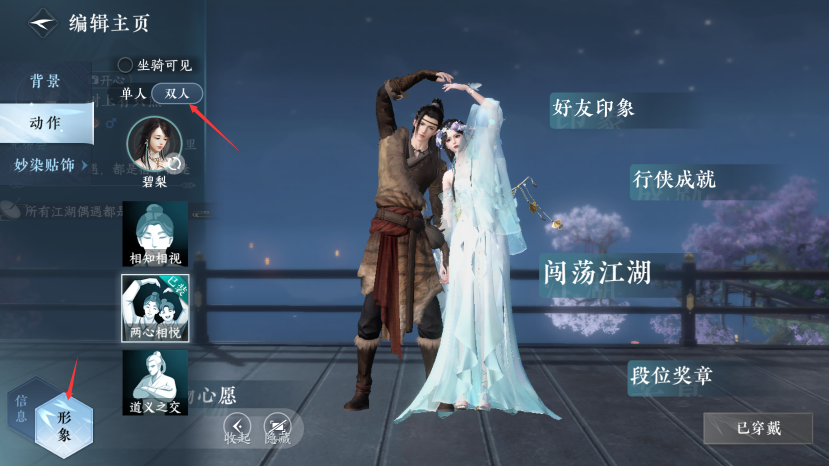Switch to the 背景 tab
Screen dimensions: 829x466
pyautogui.click(x=44, y=82)
